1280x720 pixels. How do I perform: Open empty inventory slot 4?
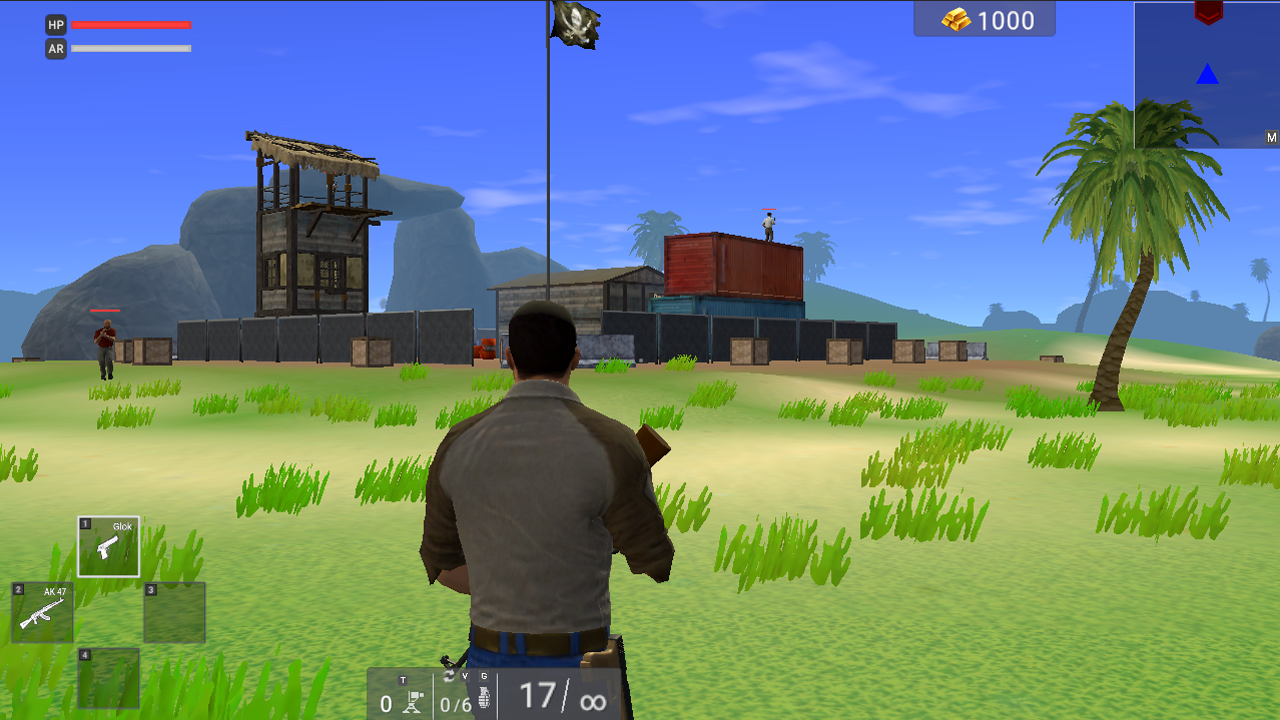[x=108, y=680]
